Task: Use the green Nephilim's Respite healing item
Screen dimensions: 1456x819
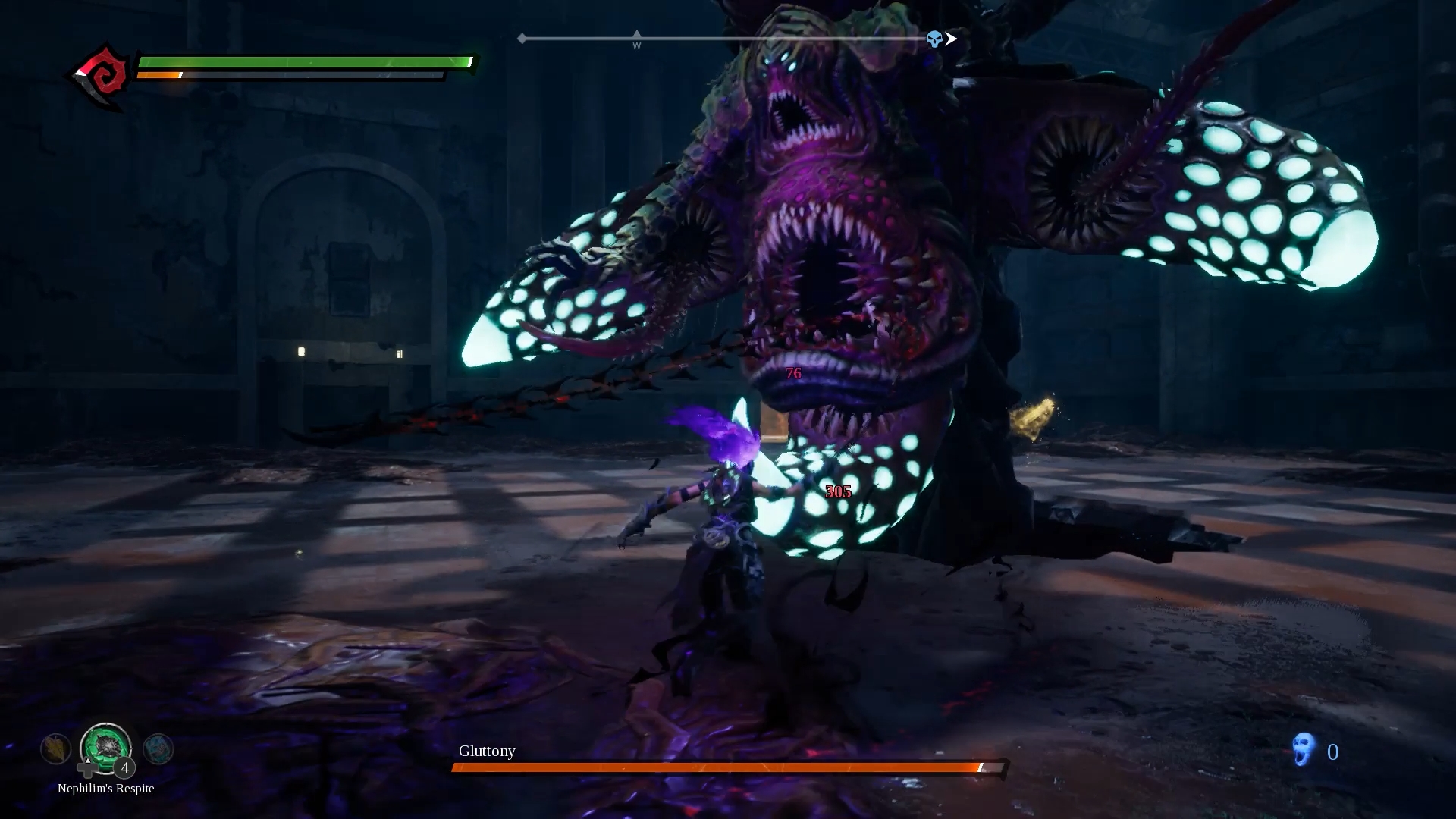Action: (105, 747)
